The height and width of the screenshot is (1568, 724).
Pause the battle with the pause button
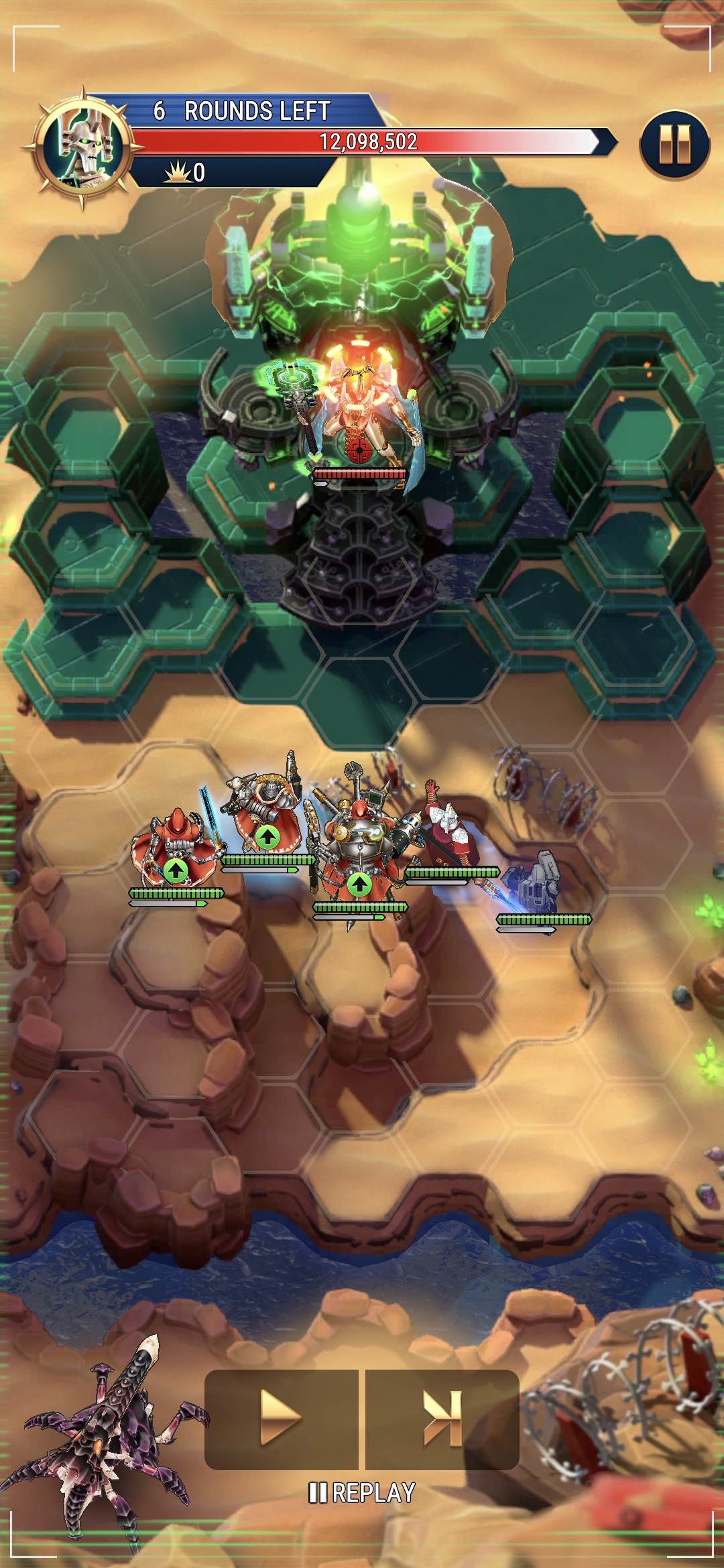(674, 145)
